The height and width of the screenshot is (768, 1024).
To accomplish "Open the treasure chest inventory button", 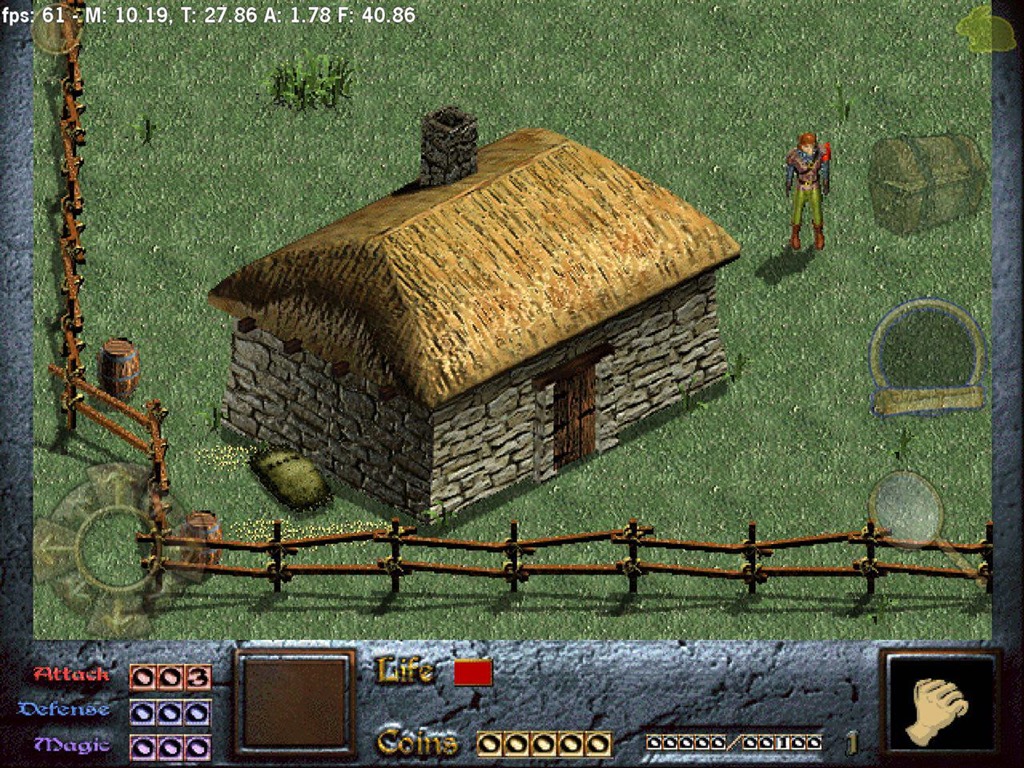I will (924, 184).
